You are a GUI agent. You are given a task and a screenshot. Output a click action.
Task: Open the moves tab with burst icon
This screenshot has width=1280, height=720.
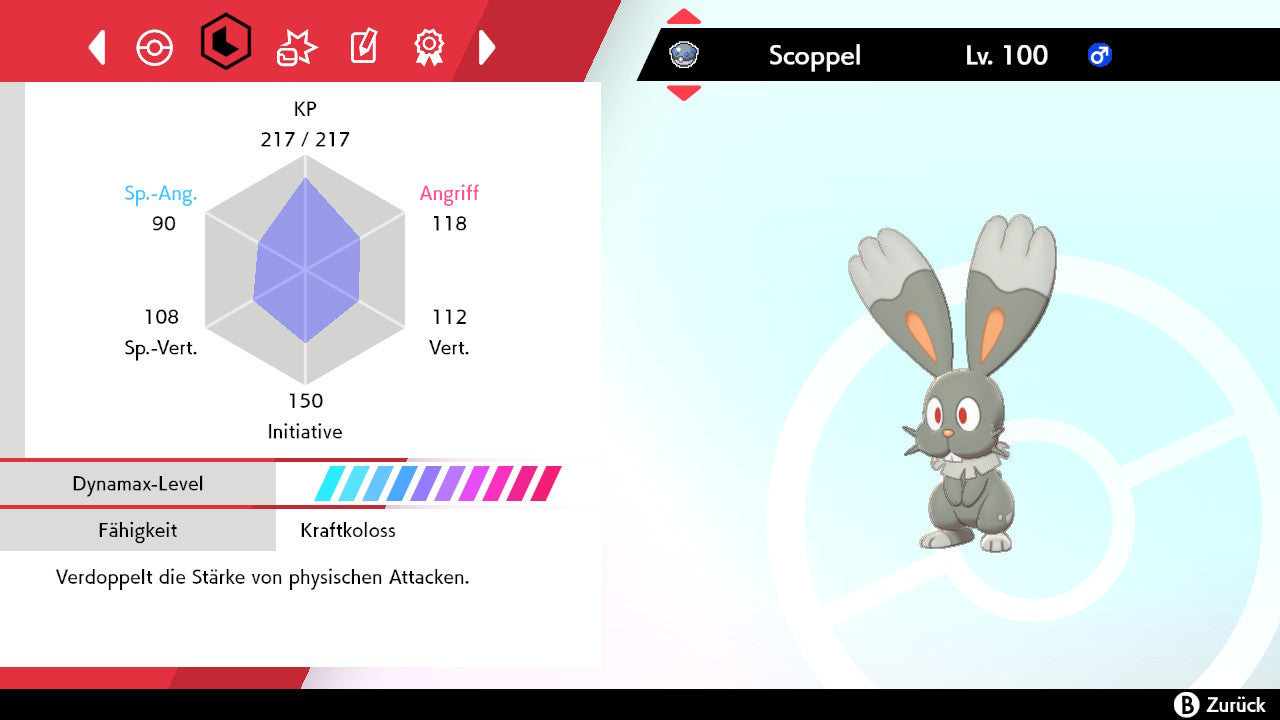coord(296,47)
